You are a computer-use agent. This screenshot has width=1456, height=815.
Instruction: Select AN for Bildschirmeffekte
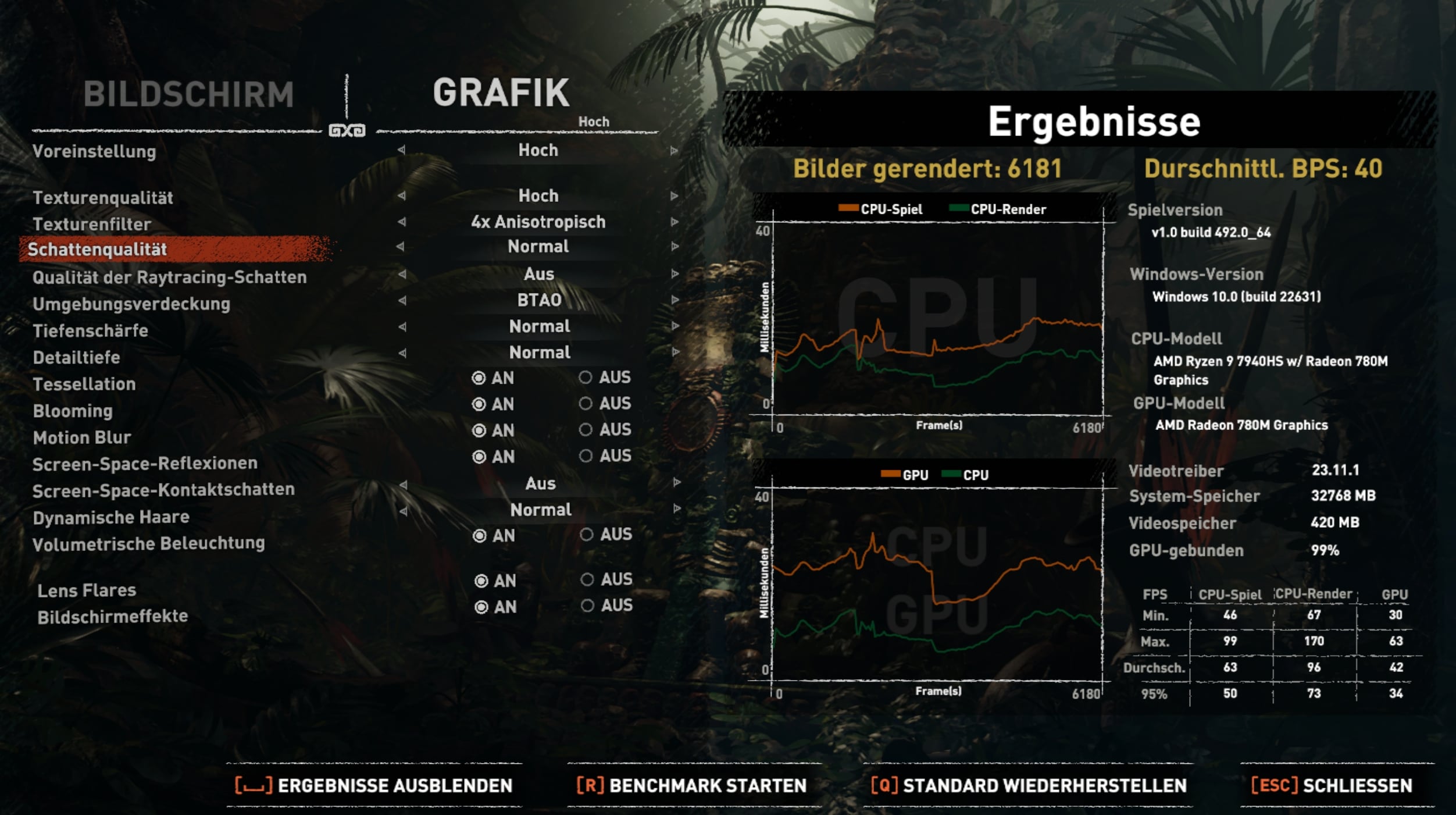pos(481,607)
